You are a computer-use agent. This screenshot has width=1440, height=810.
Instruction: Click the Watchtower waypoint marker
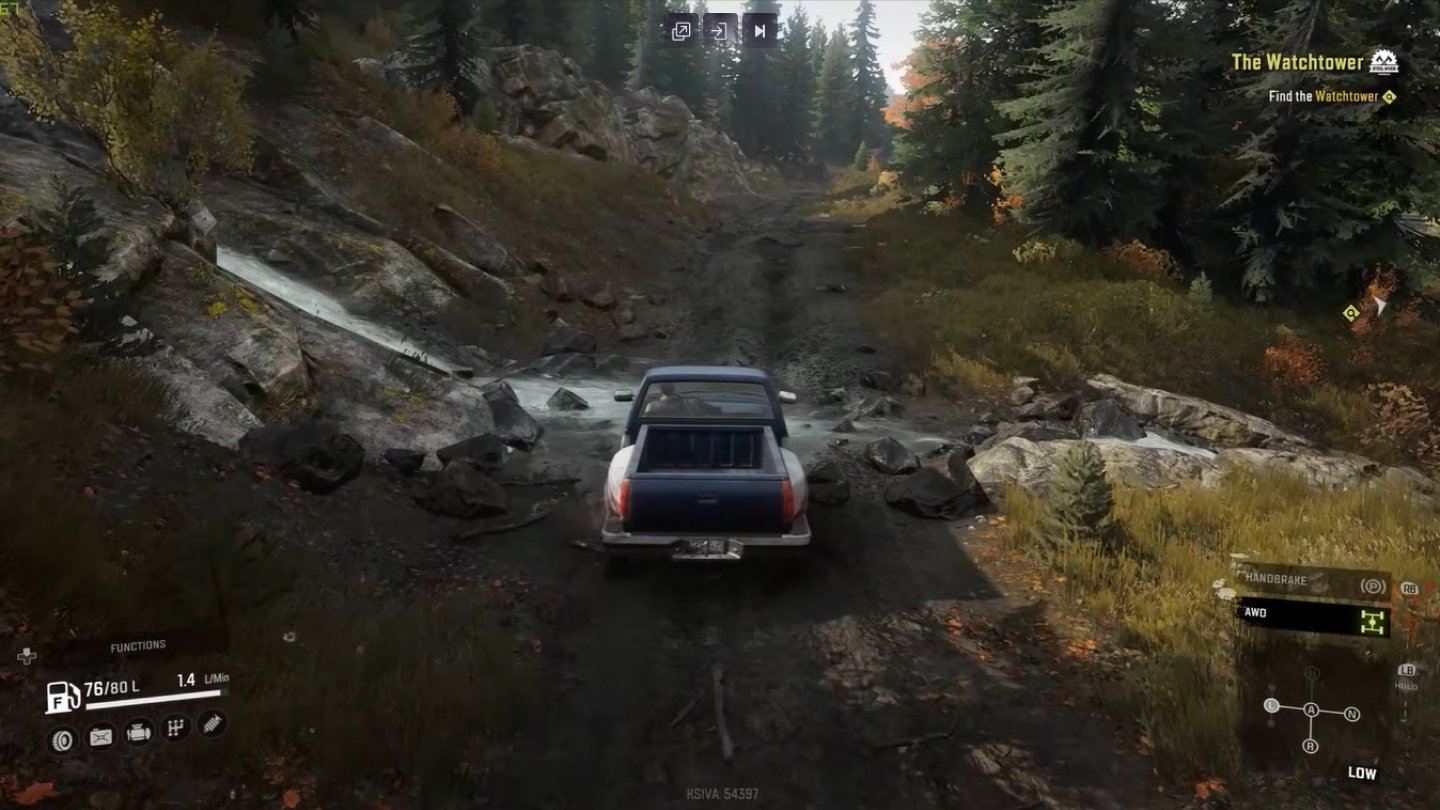(1352, 313)
